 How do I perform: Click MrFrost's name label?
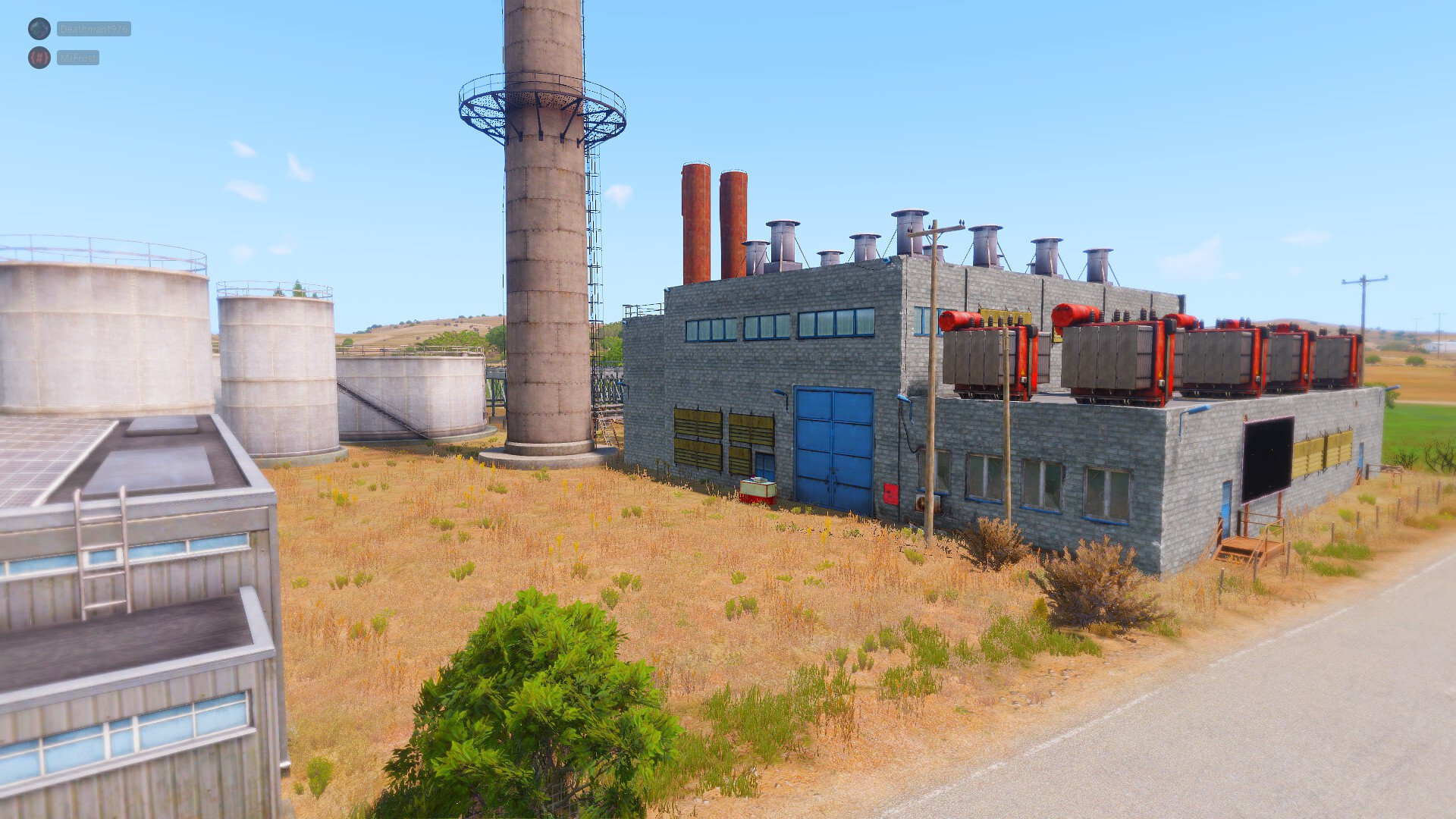78,58
